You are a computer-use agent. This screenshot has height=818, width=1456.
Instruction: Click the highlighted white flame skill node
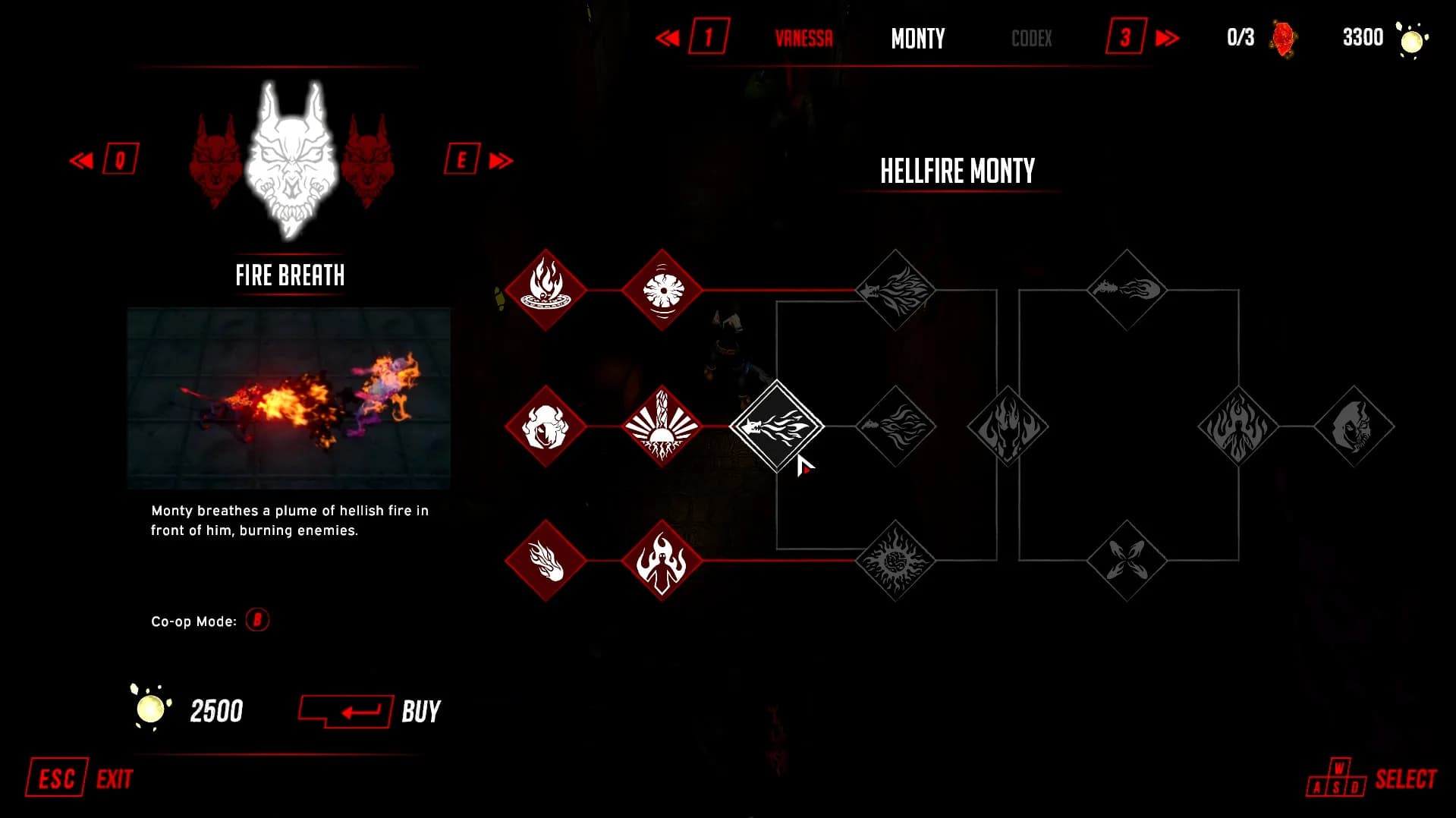(778, 427)
